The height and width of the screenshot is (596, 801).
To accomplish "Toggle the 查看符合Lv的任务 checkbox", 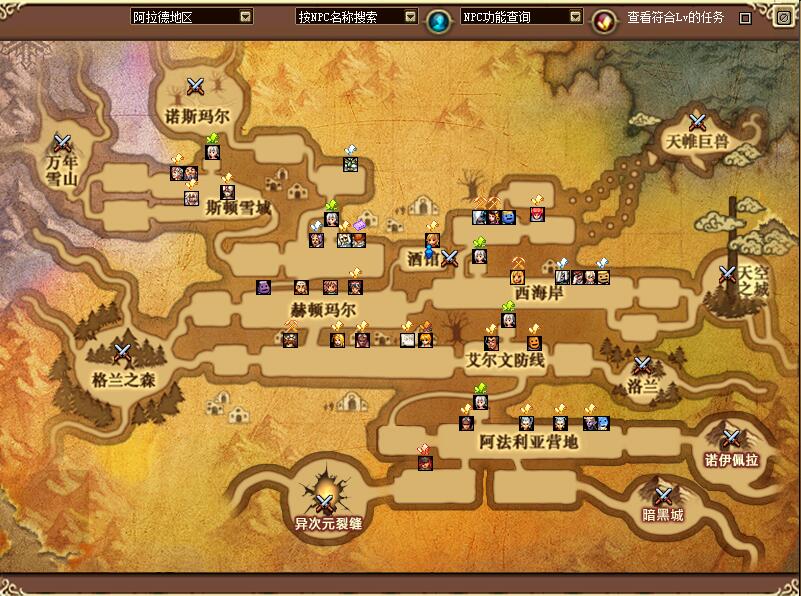I will click(x=745, y=18).
